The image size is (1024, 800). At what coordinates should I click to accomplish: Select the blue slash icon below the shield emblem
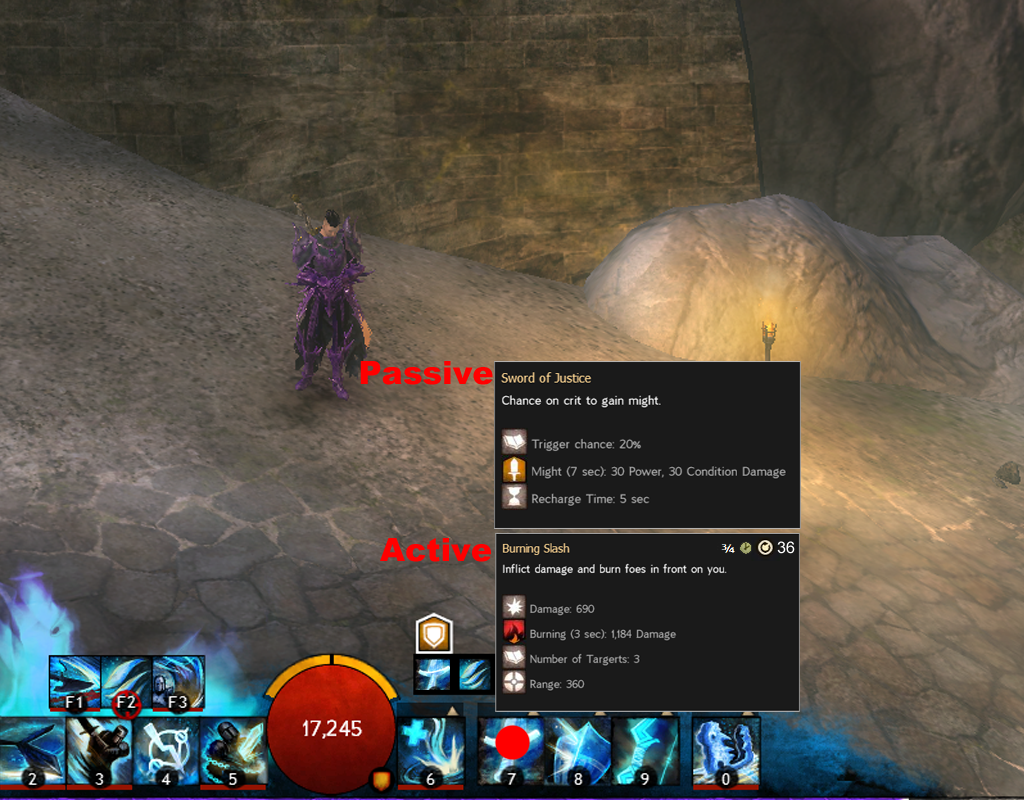[x=474, y=674]
